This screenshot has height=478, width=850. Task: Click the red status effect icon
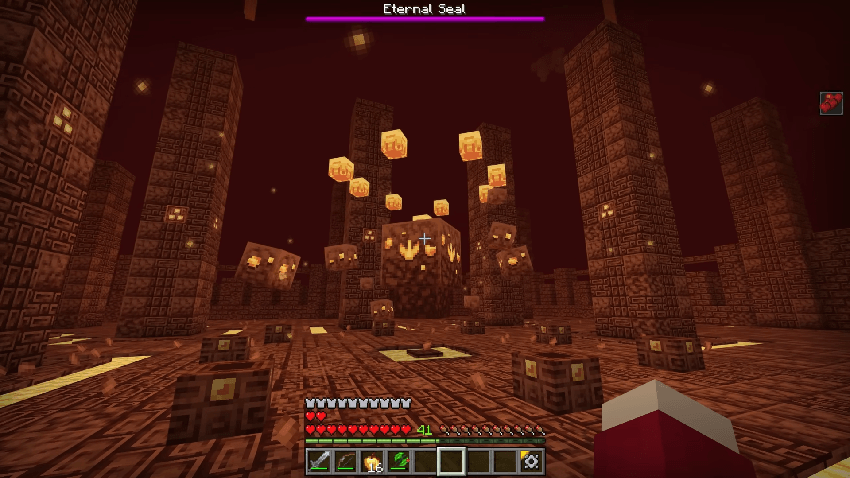831,103
